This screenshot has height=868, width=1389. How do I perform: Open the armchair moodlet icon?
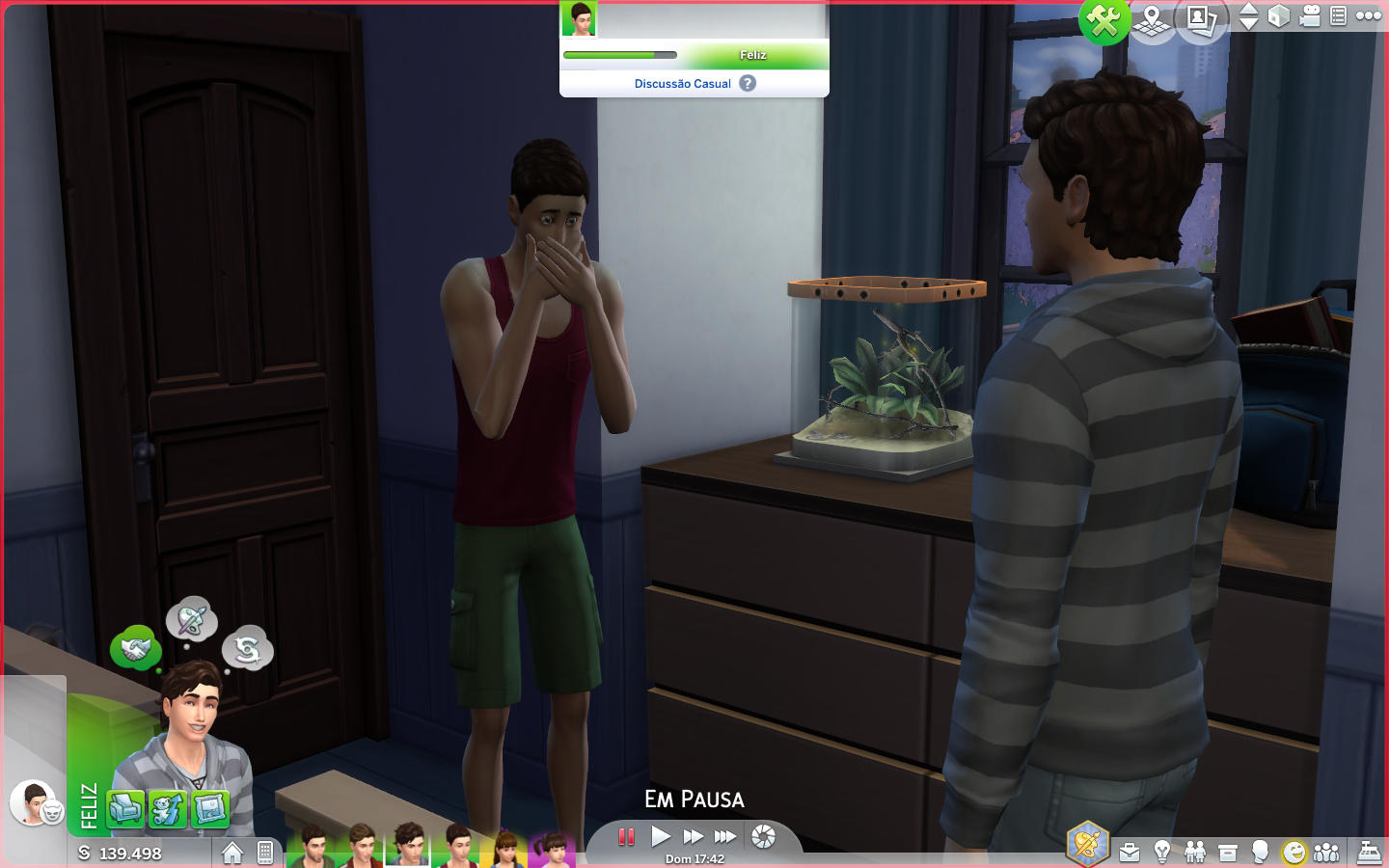[125, 809]
